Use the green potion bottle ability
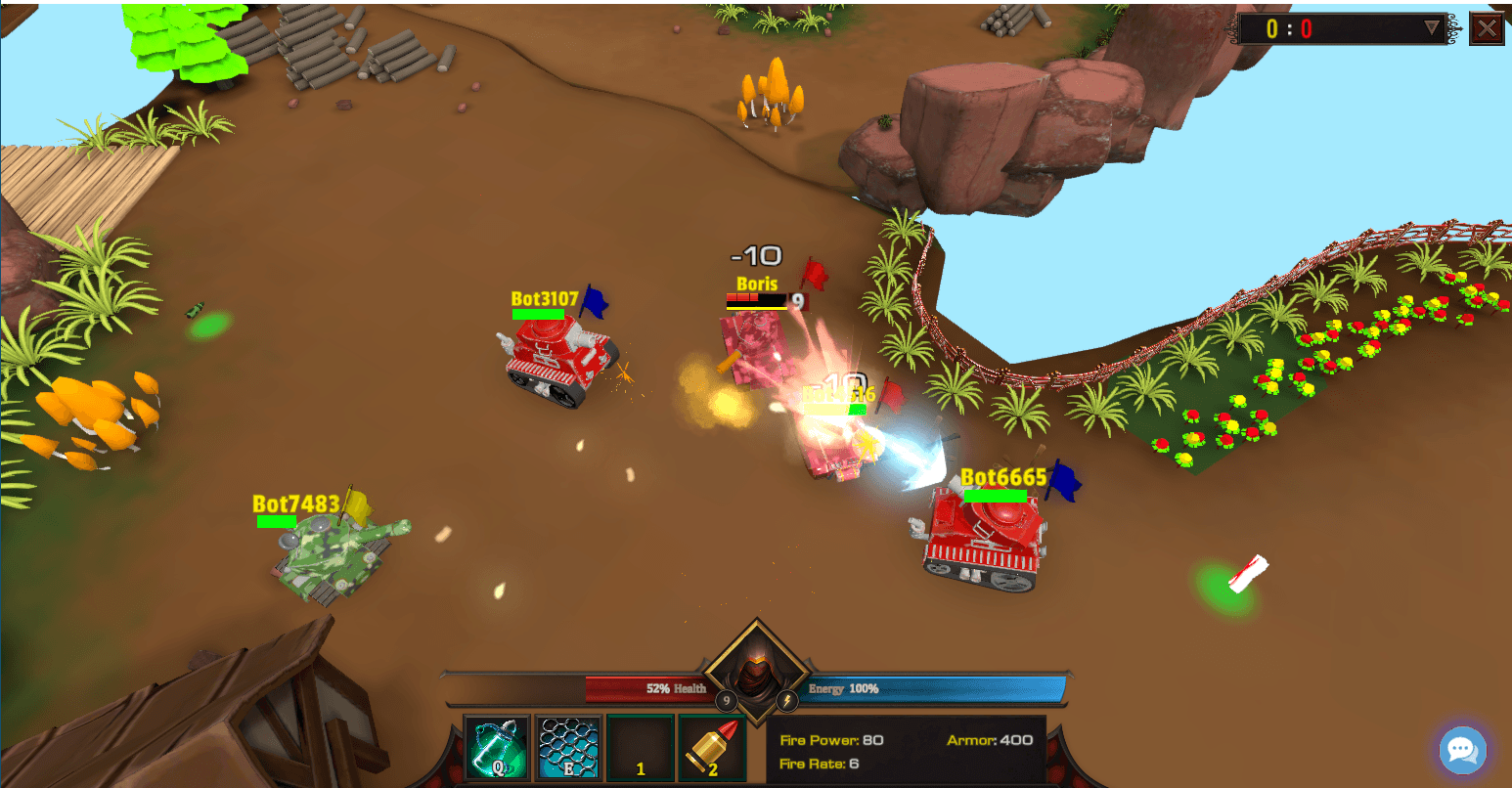This screenshot has height=788, width=1512. 496,749
